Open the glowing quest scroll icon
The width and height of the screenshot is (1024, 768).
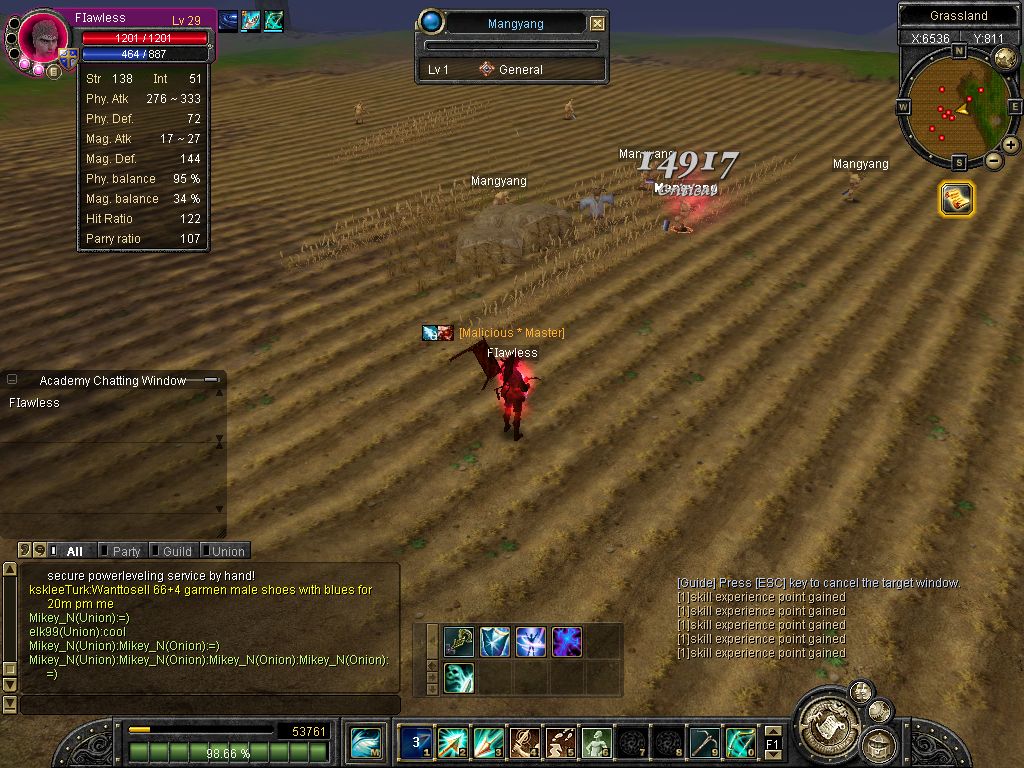(x=956, y=199)
